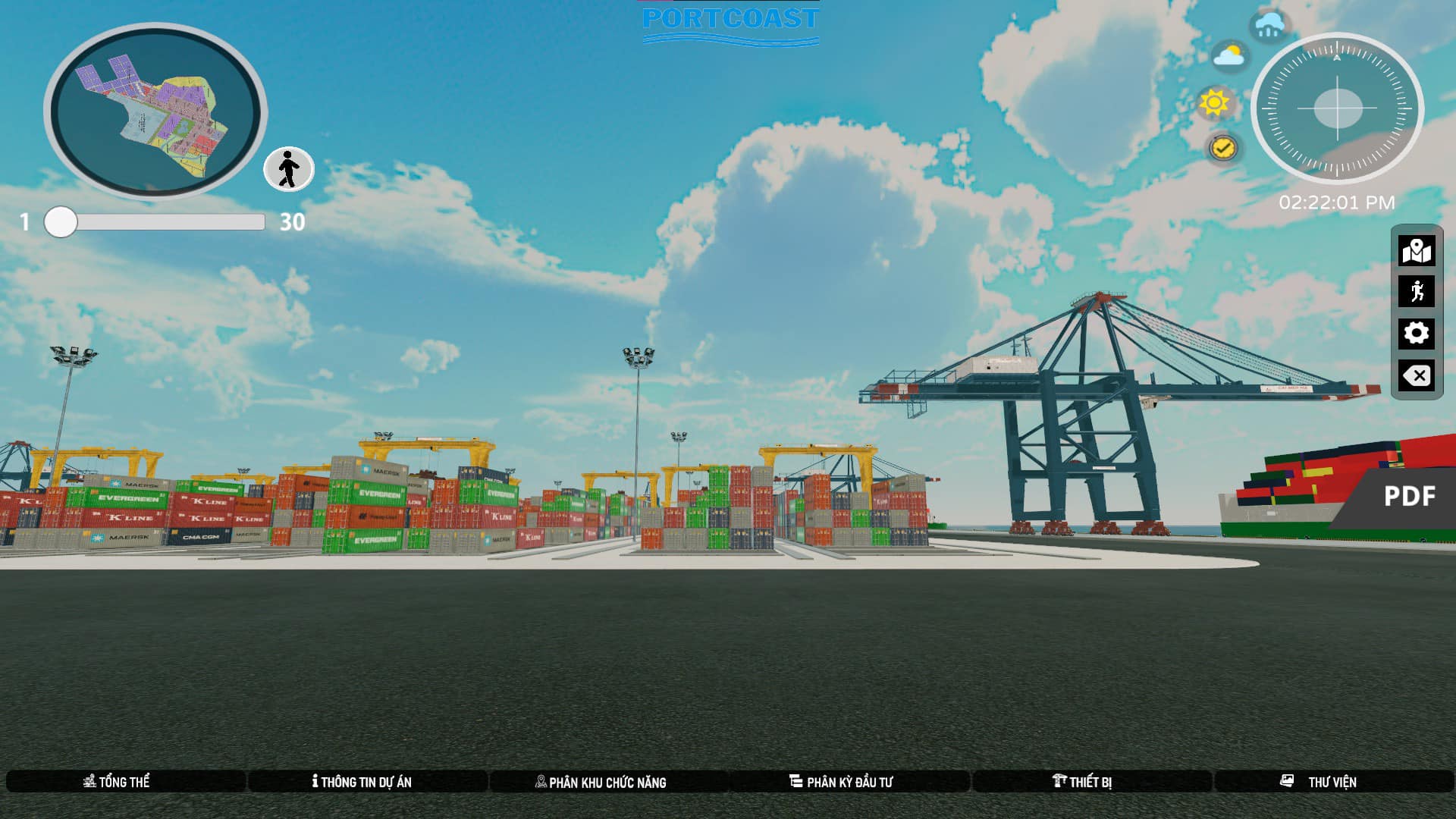This screenshot has height=819, width=1456.
Task: Open the gear settings icon
Action: [x=1416, y=333]
